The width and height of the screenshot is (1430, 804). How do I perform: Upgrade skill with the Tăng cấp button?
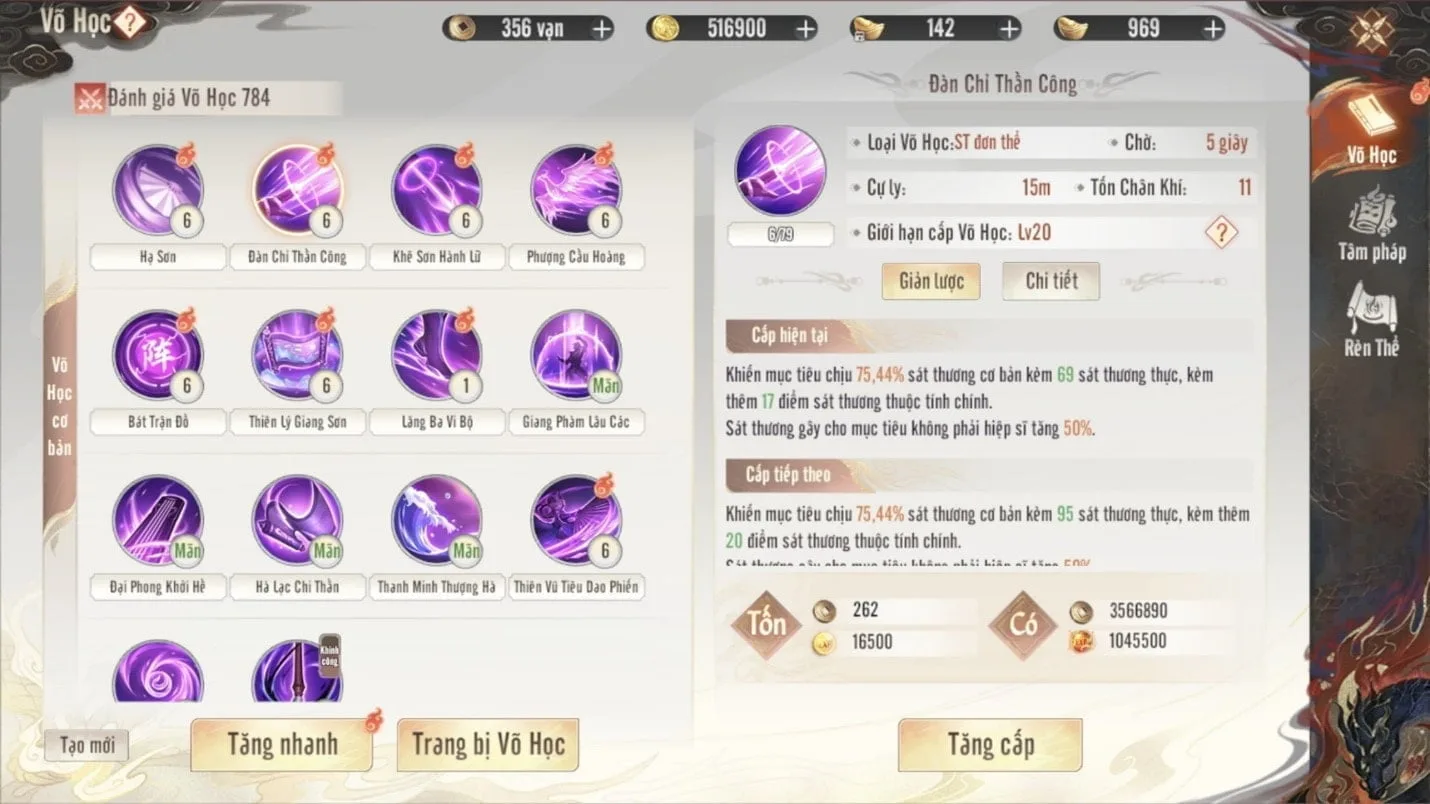point(990,745)
